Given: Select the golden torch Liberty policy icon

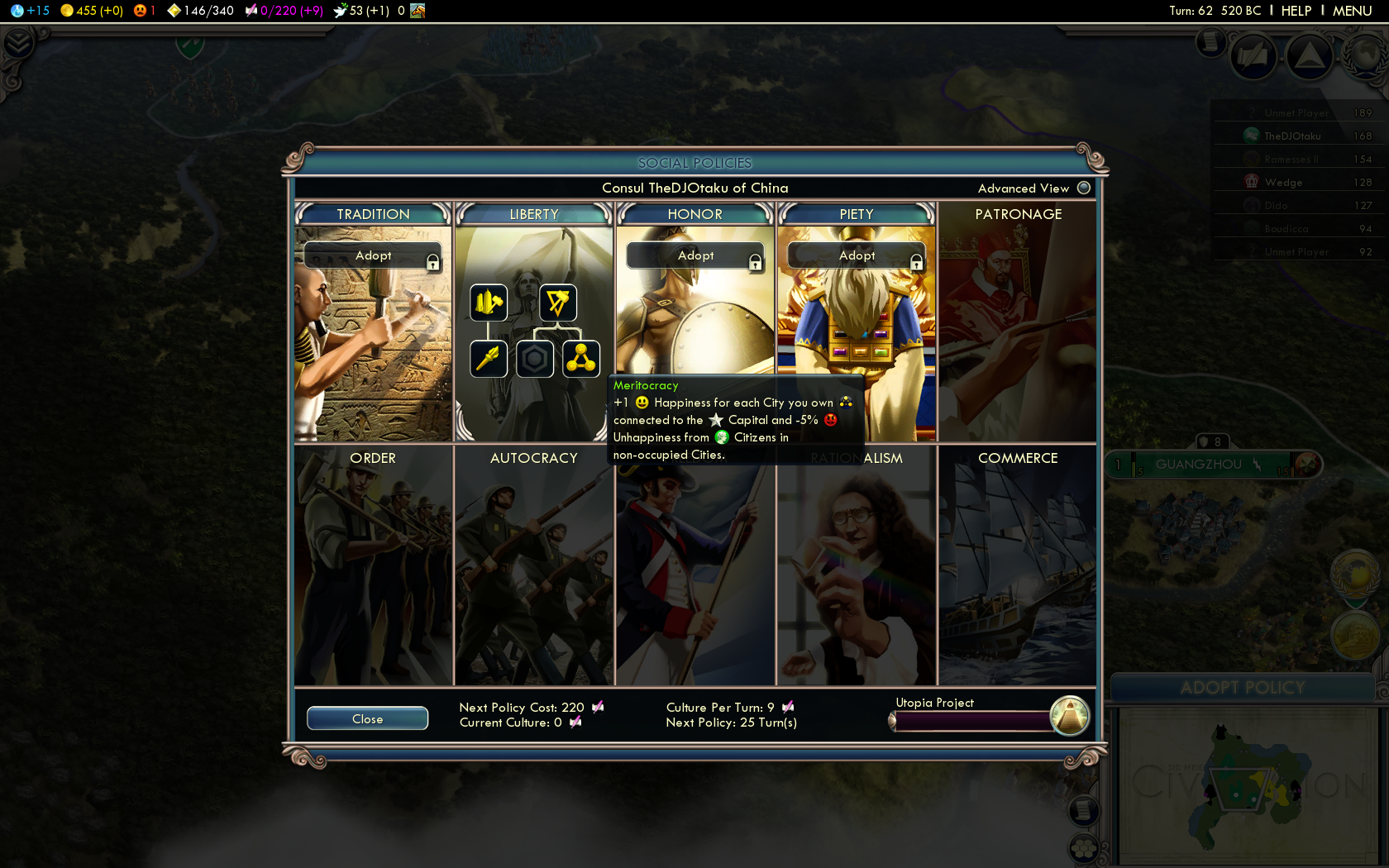Looking at the screenshot, I should pyautogui.click(x=489, y=359).
